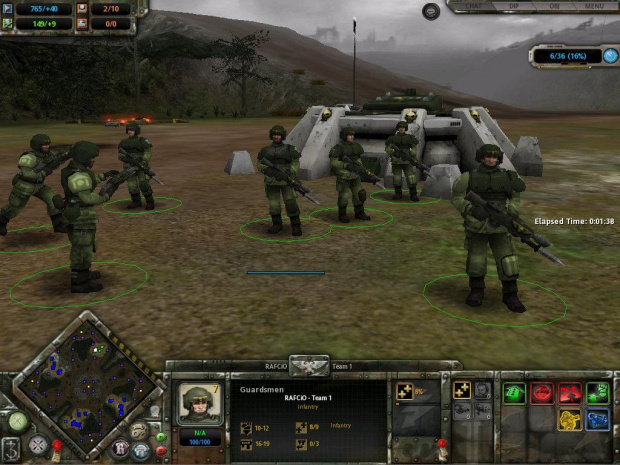This screenshot has width=620, height=465.
Task: Click the Imperial Guard emblem on selection bar
Action: click(x=309, y=366)
